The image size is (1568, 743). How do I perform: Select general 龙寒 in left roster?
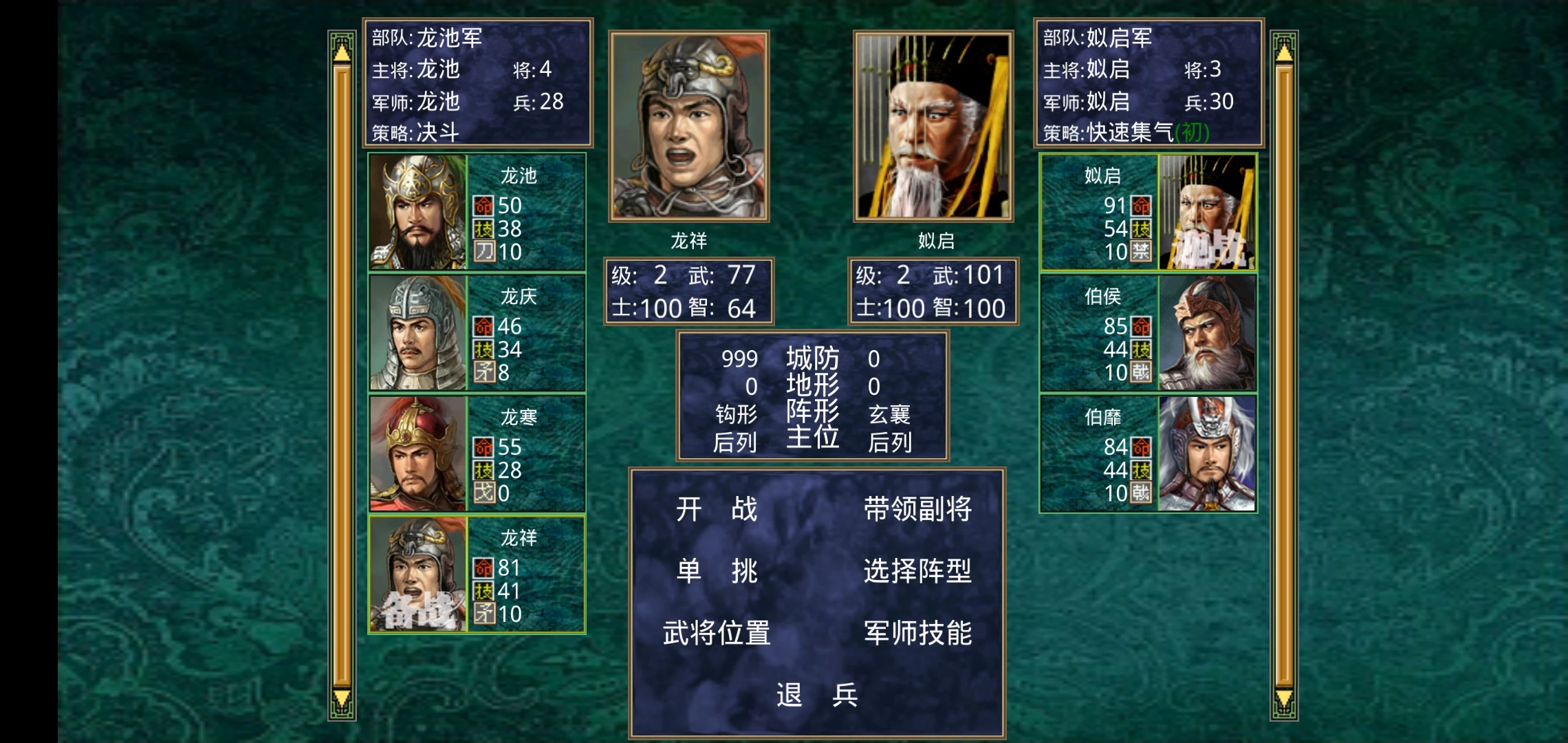477,453
